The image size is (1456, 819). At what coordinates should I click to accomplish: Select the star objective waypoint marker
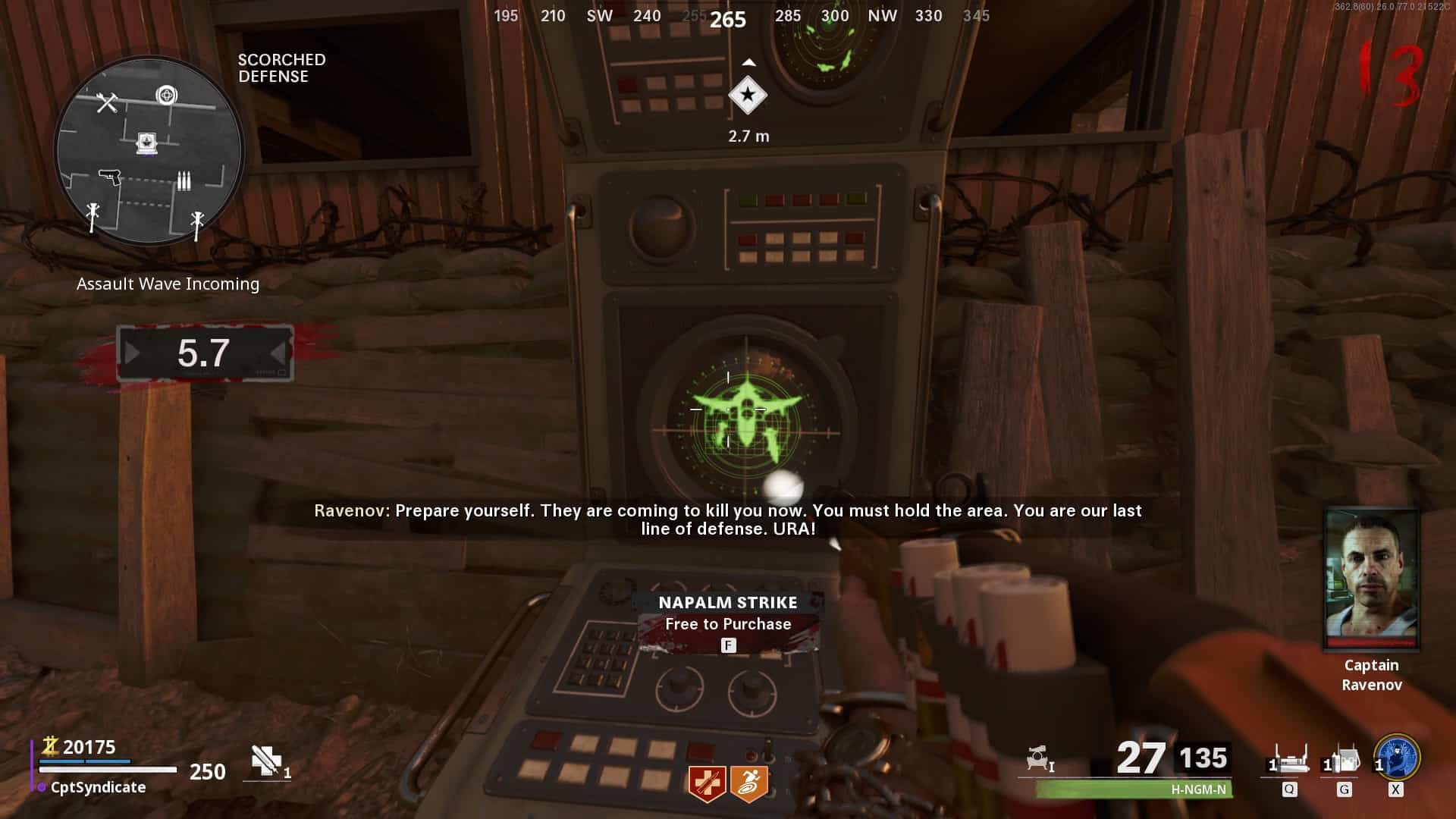coord(748,96)
